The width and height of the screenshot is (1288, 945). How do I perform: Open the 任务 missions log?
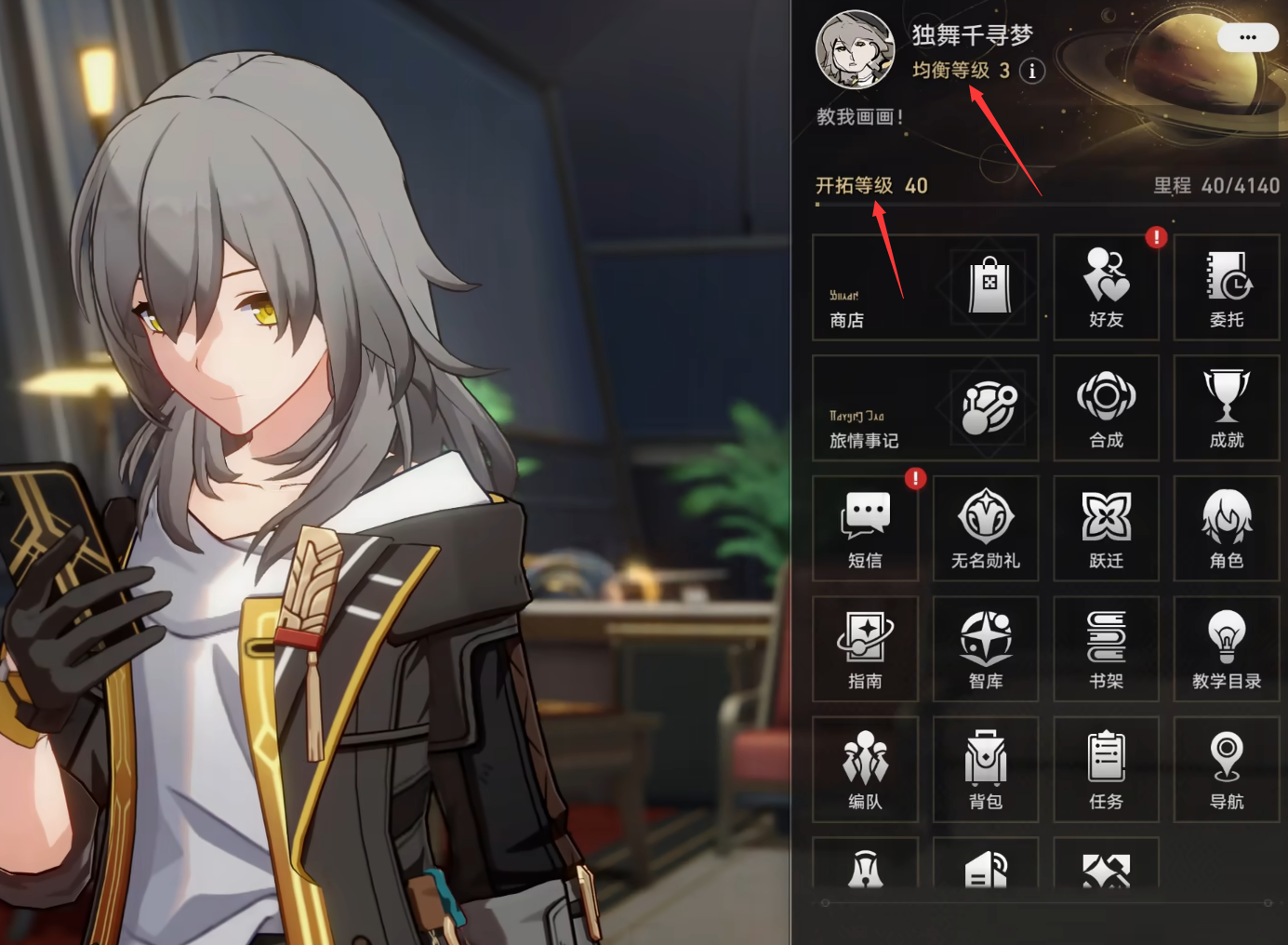click(1106, 769)
